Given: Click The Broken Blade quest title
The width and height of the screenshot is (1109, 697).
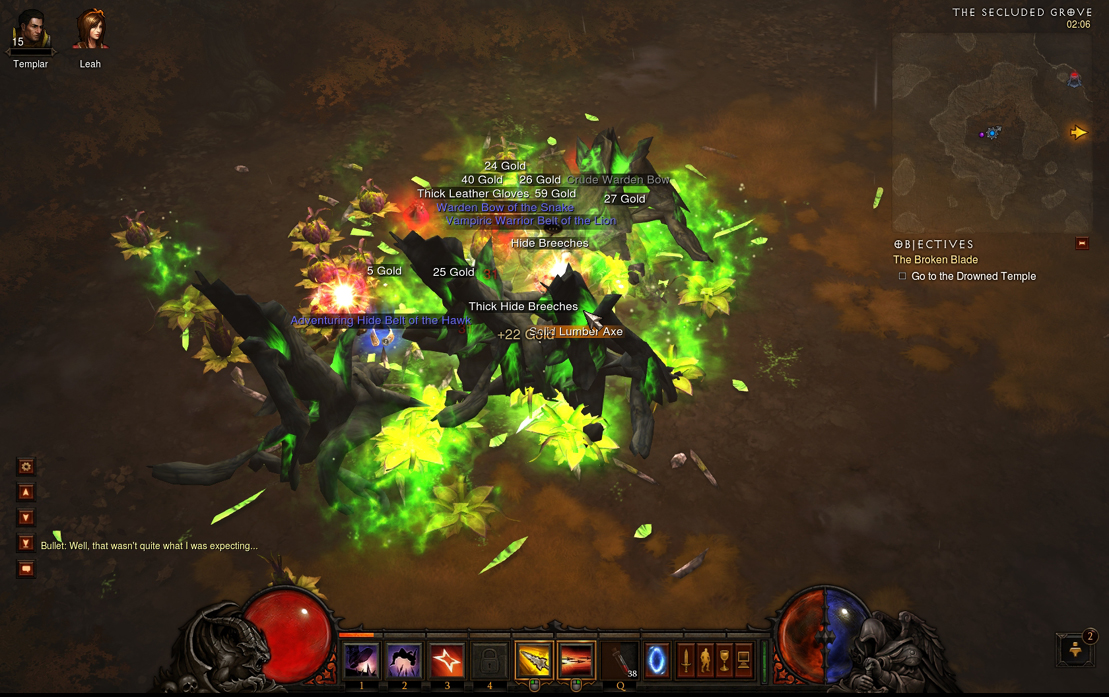Looking at the screenshot, I should pyautogui.click(x=935, y=260).
